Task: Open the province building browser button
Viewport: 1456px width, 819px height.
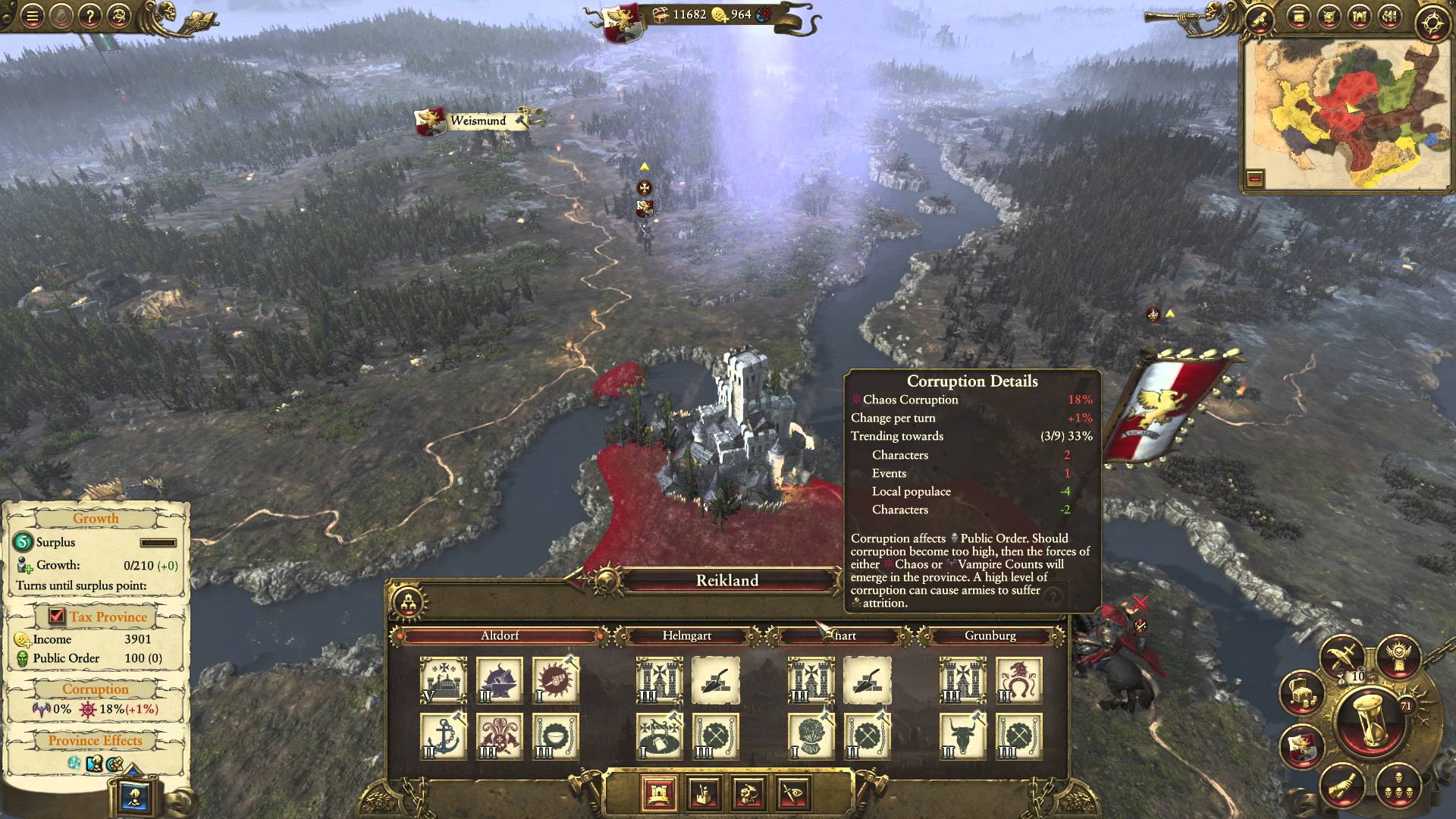Action: point(410,603)
